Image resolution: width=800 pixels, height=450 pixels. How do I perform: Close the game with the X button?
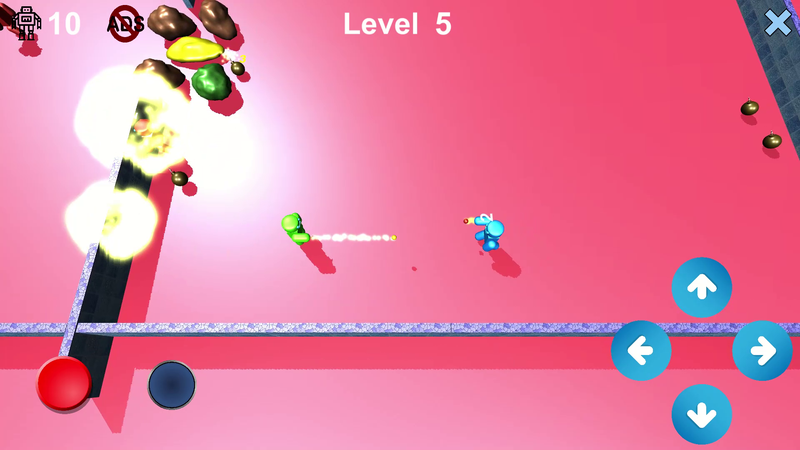778,23
